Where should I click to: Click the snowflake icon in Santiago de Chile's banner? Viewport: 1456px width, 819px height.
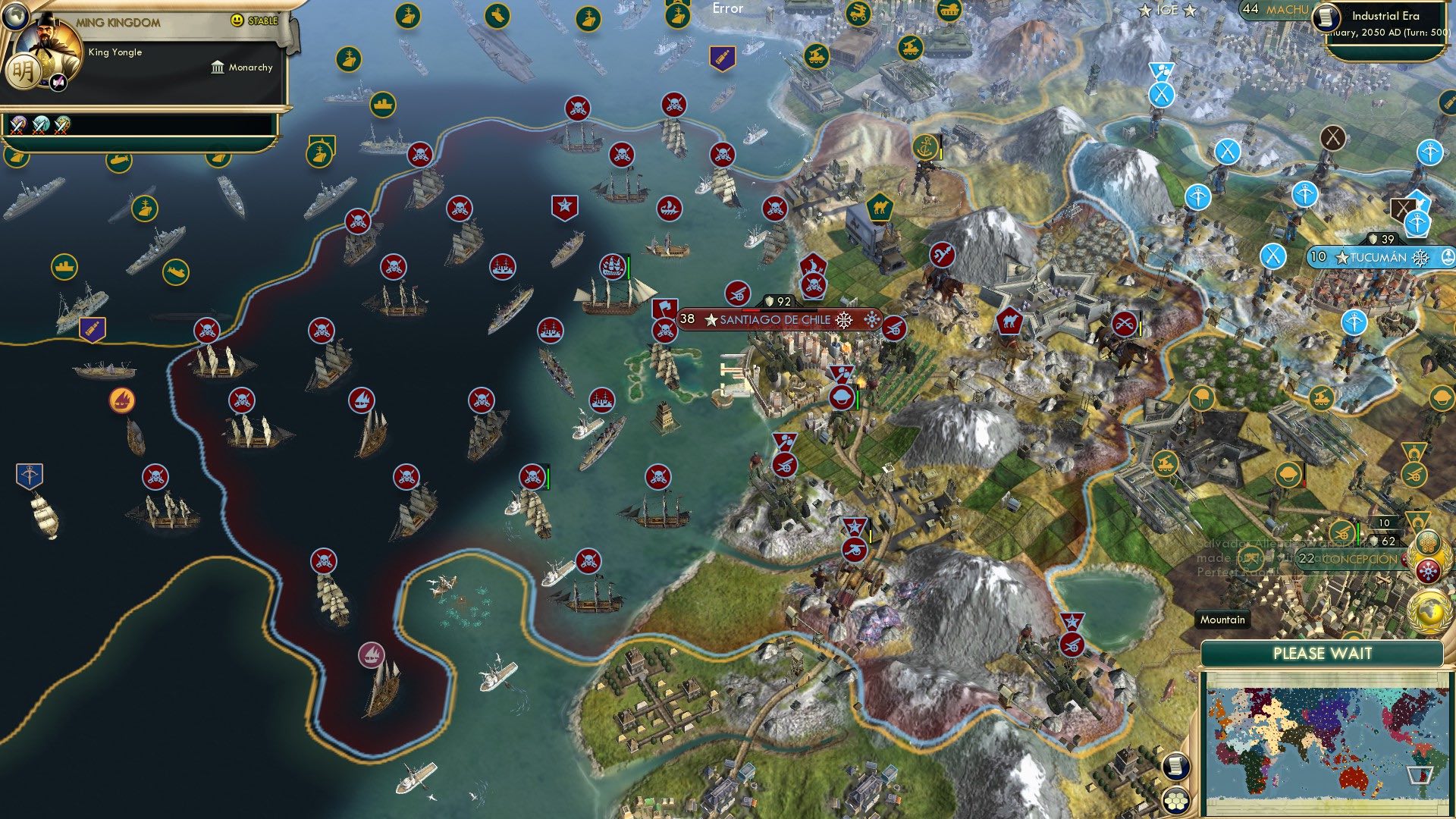842,320
